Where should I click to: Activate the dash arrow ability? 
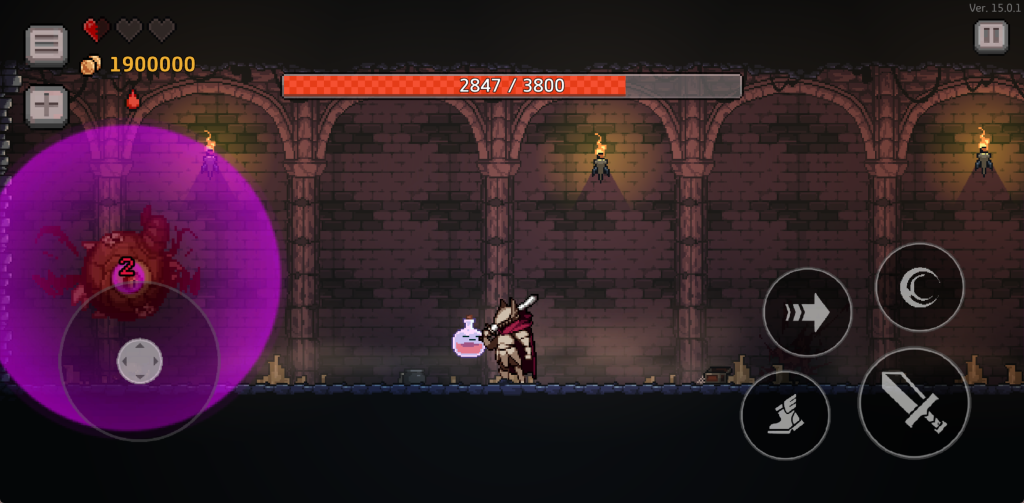click(x=807, y=313)
